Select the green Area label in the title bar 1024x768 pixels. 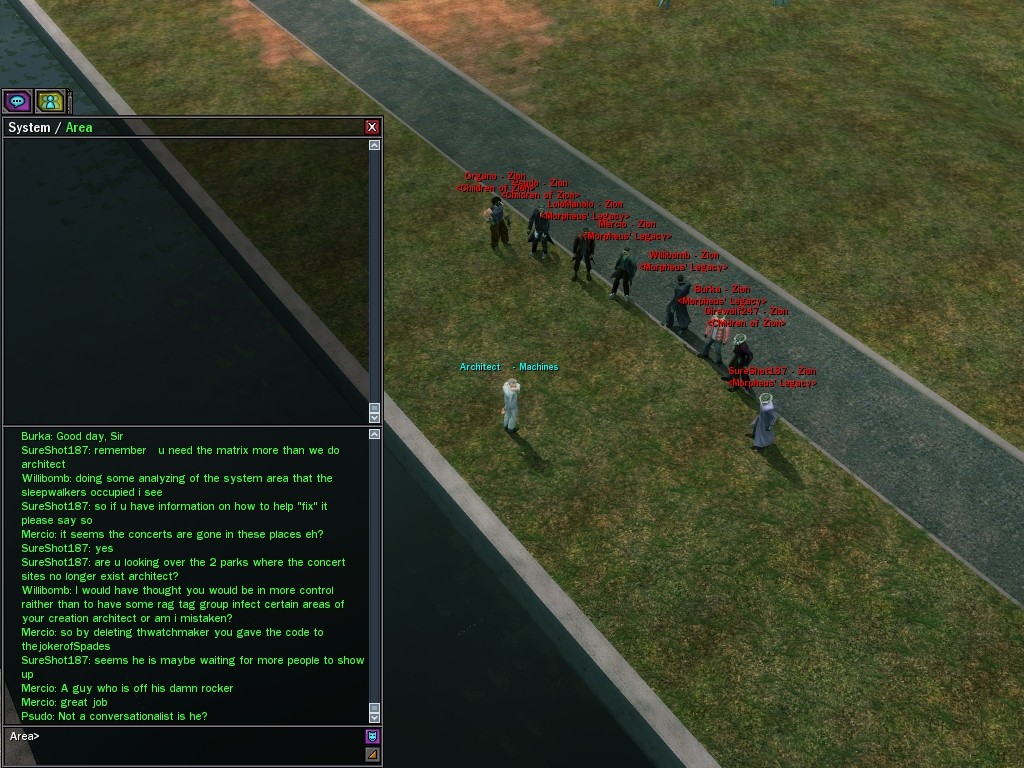[x=79, y=127]
